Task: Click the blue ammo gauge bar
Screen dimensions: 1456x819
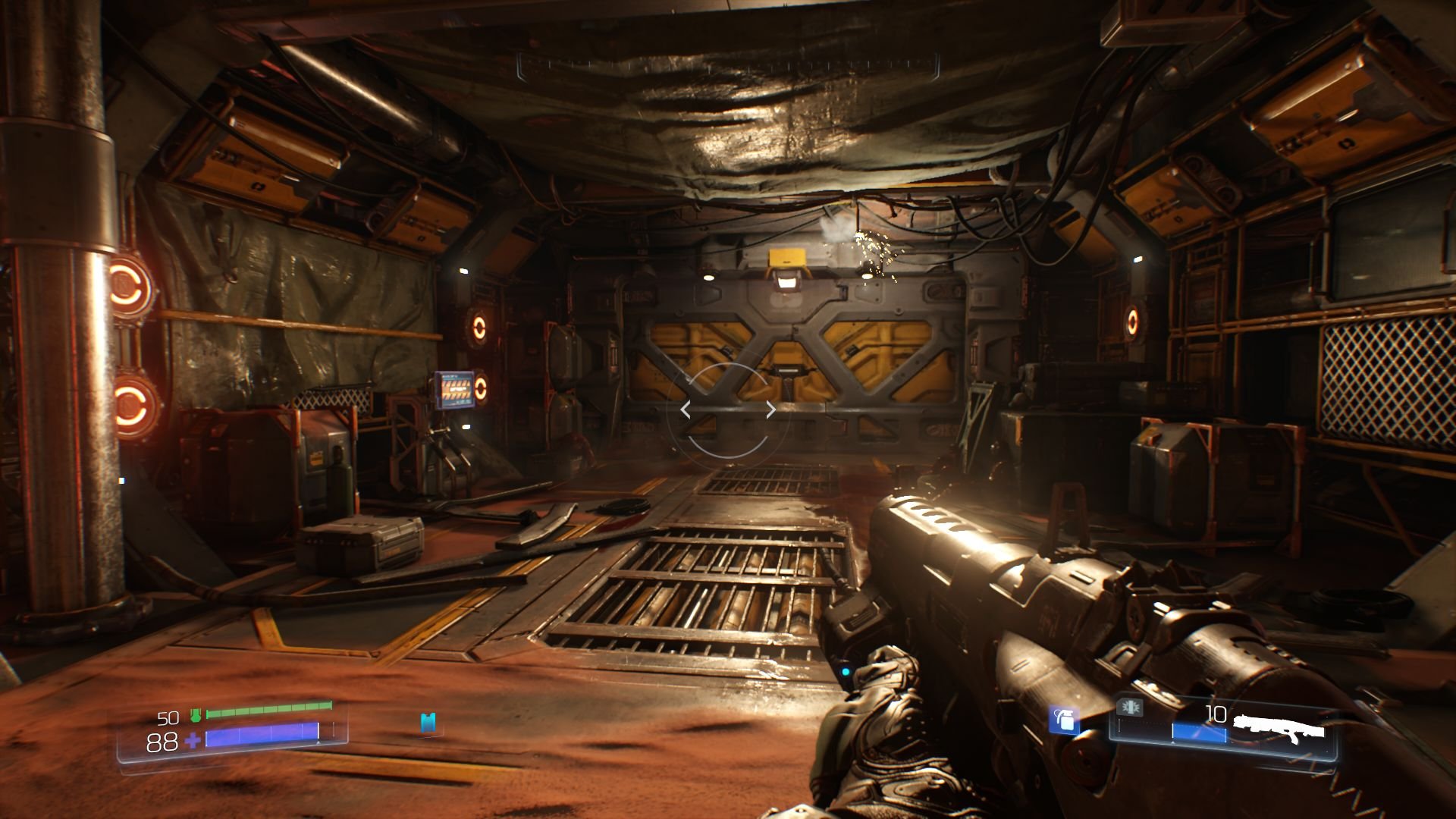Action: click(1200, 732)
